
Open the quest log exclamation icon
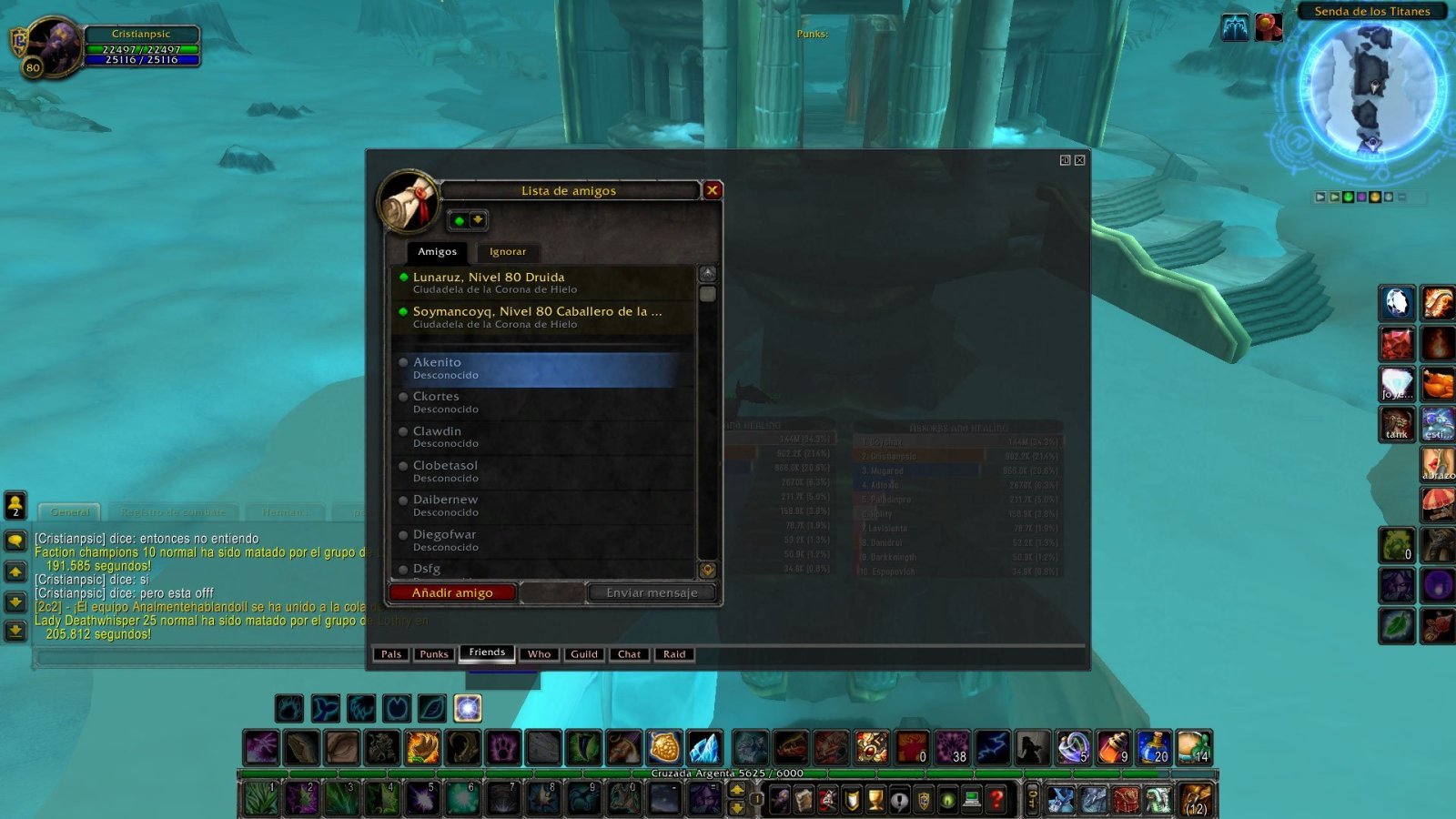[x=899, y=799]
